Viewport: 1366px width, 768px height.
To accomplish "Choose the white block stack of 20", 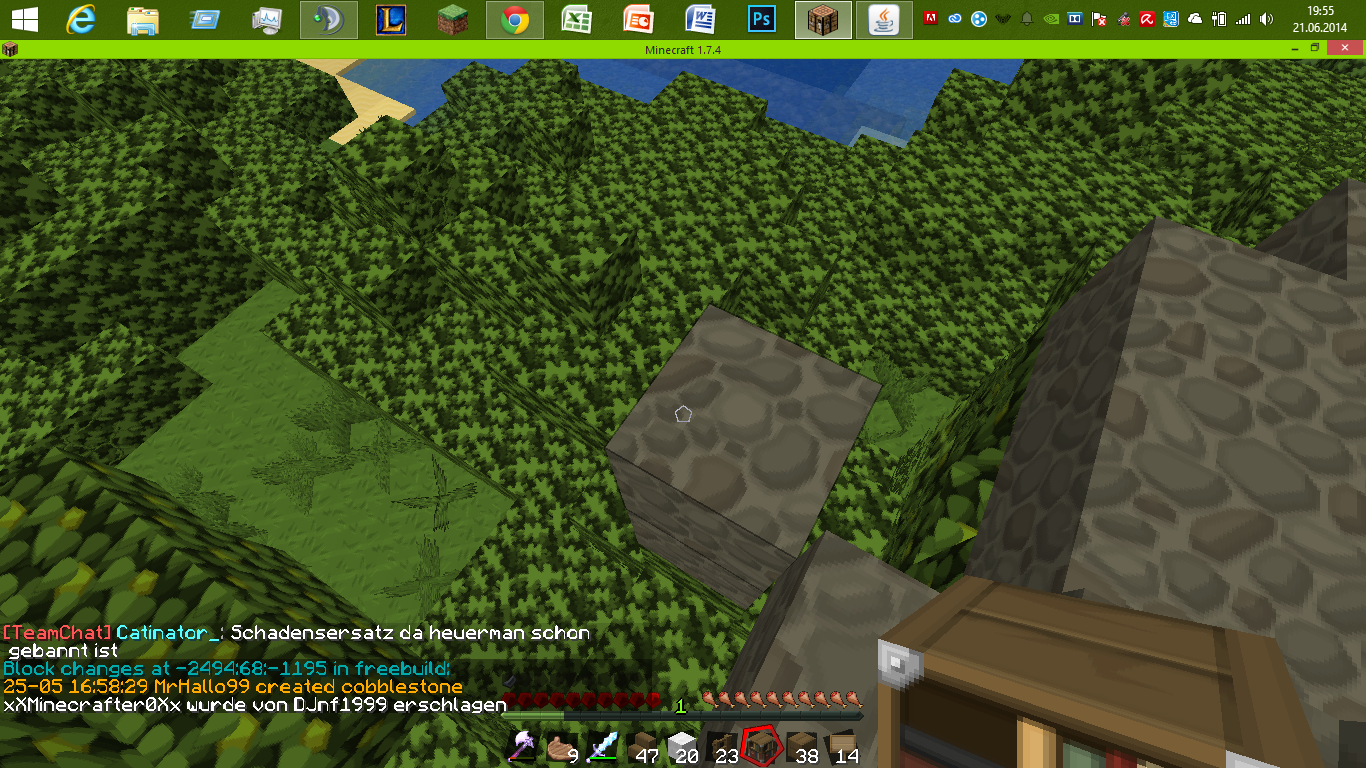I will coord(681,747).
